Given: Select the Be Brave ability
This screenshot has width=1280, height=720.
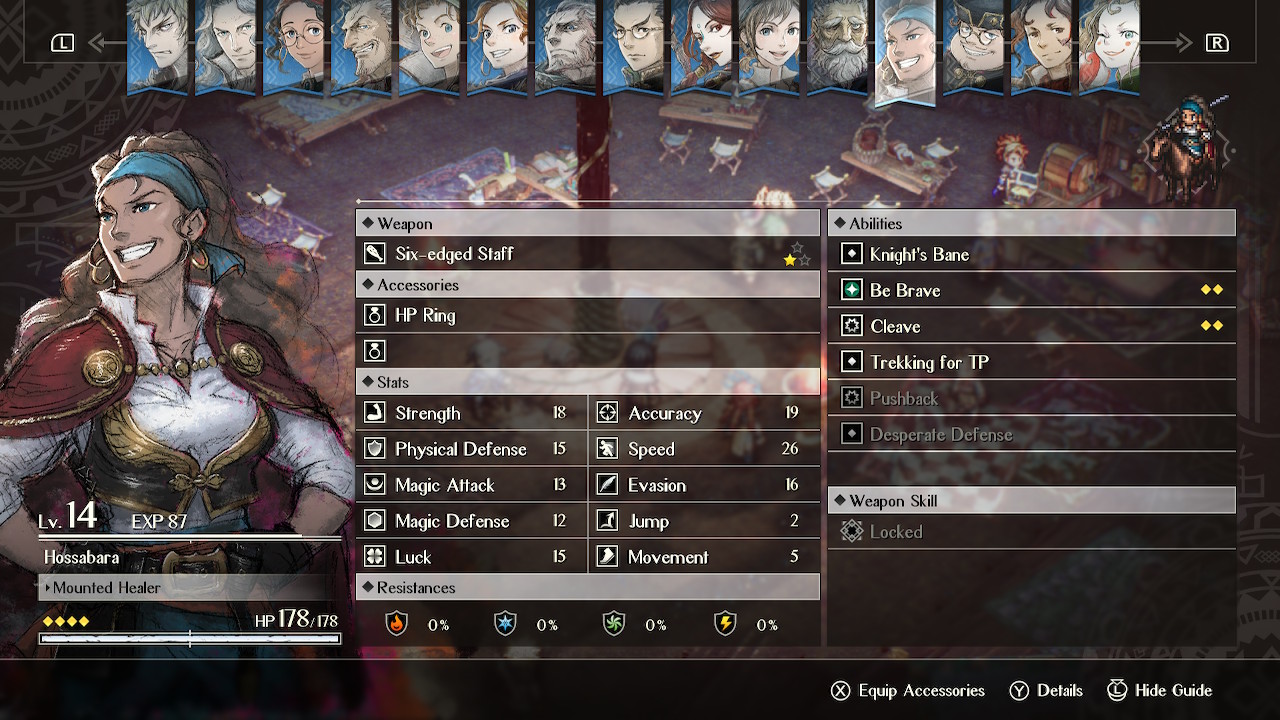Looking at the screenshot, I should click(x=1031, y=291).
